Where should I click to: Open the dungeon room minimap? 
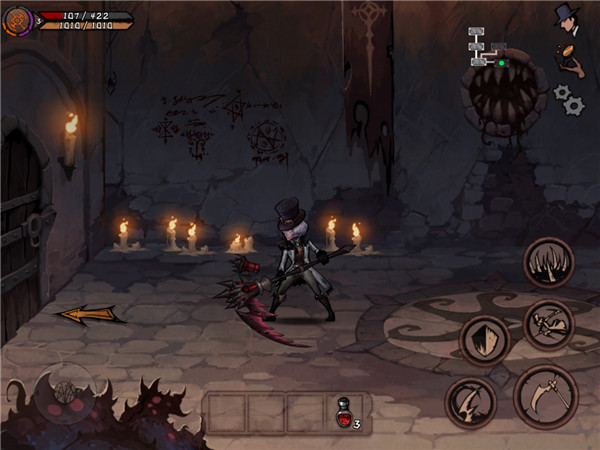point(487,47)
